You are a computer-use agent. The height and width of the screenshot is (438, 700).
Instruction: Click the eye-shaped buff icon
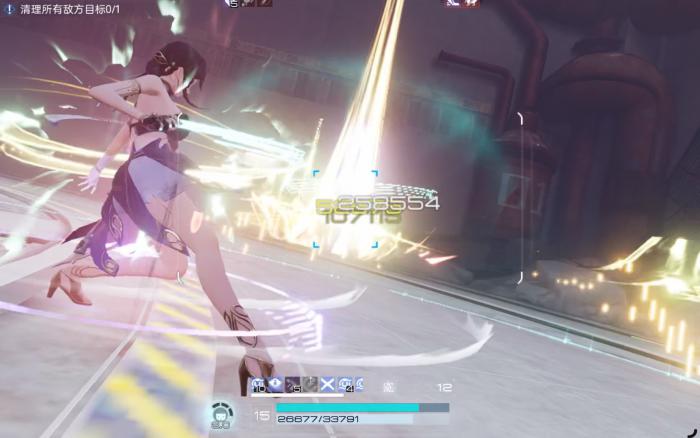tap(275, 385)
